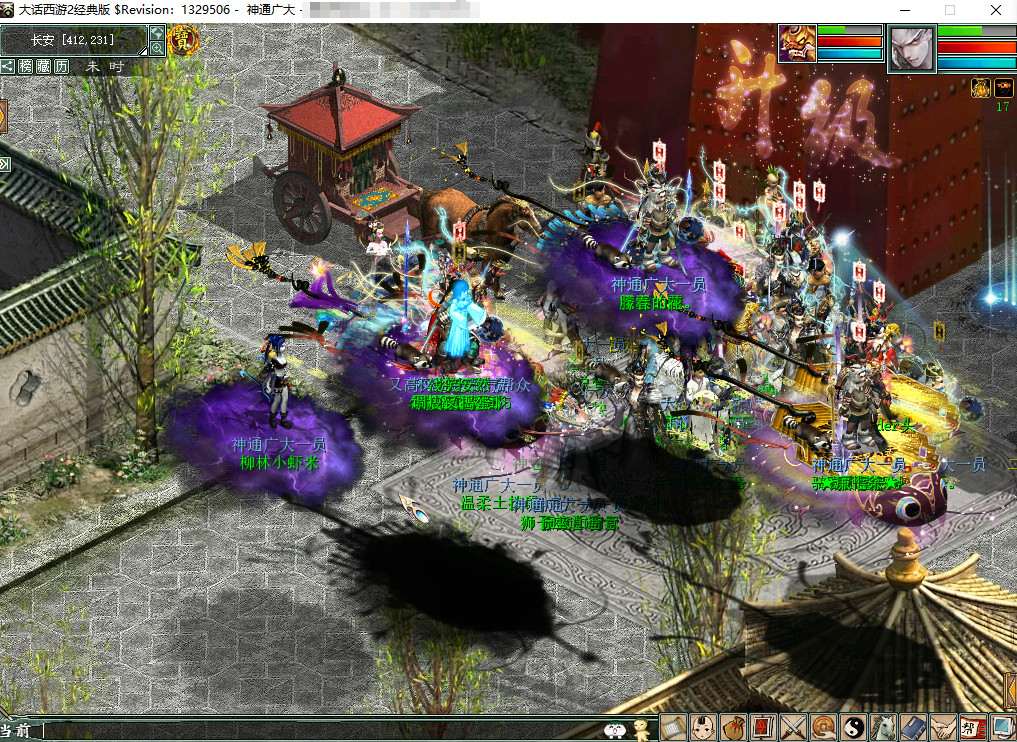Image resolution: width=1017 pixels, height=742 pixels.
Task: Open the computer monitor system icon
Action: coord(1001,727)
